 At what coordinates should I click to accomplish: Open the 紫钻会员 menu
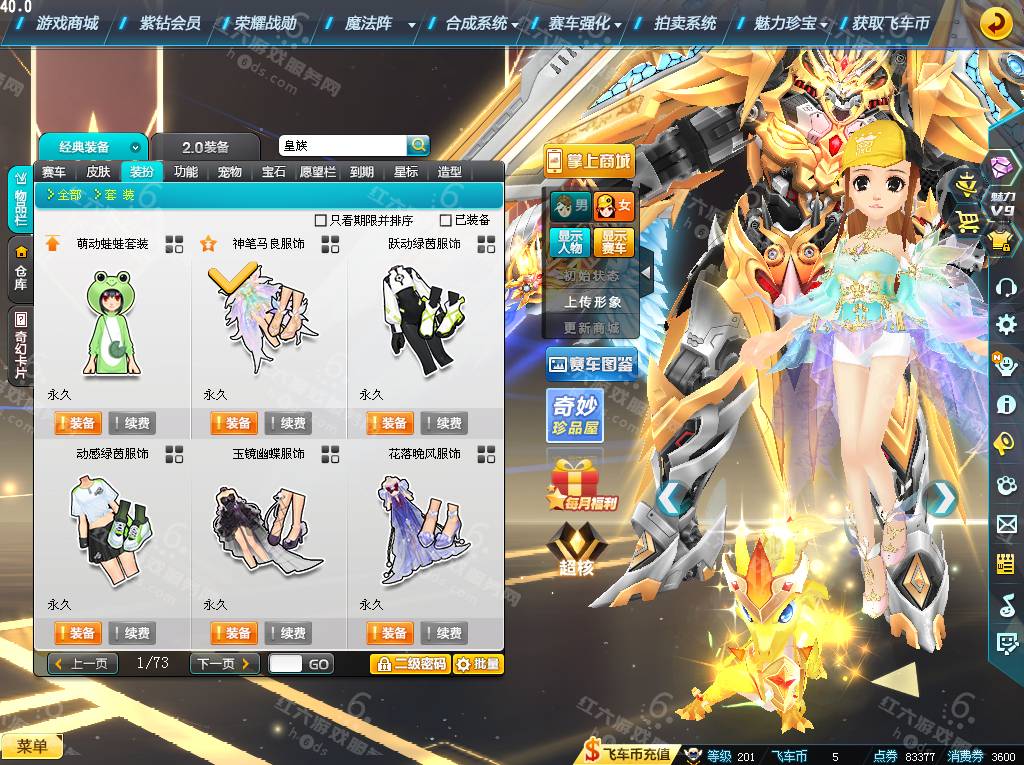click(170, 23)
